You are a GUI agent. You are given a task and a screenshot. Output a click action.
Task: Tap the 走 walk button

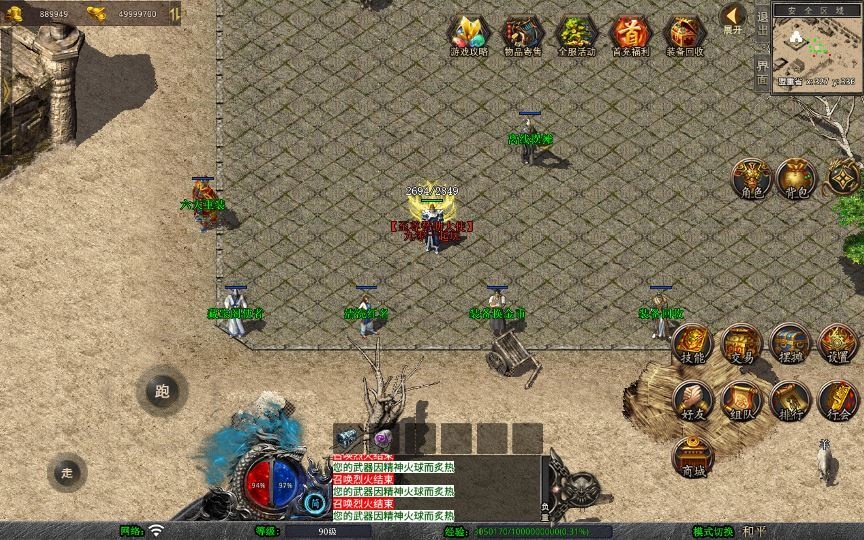tap(67, 472)
